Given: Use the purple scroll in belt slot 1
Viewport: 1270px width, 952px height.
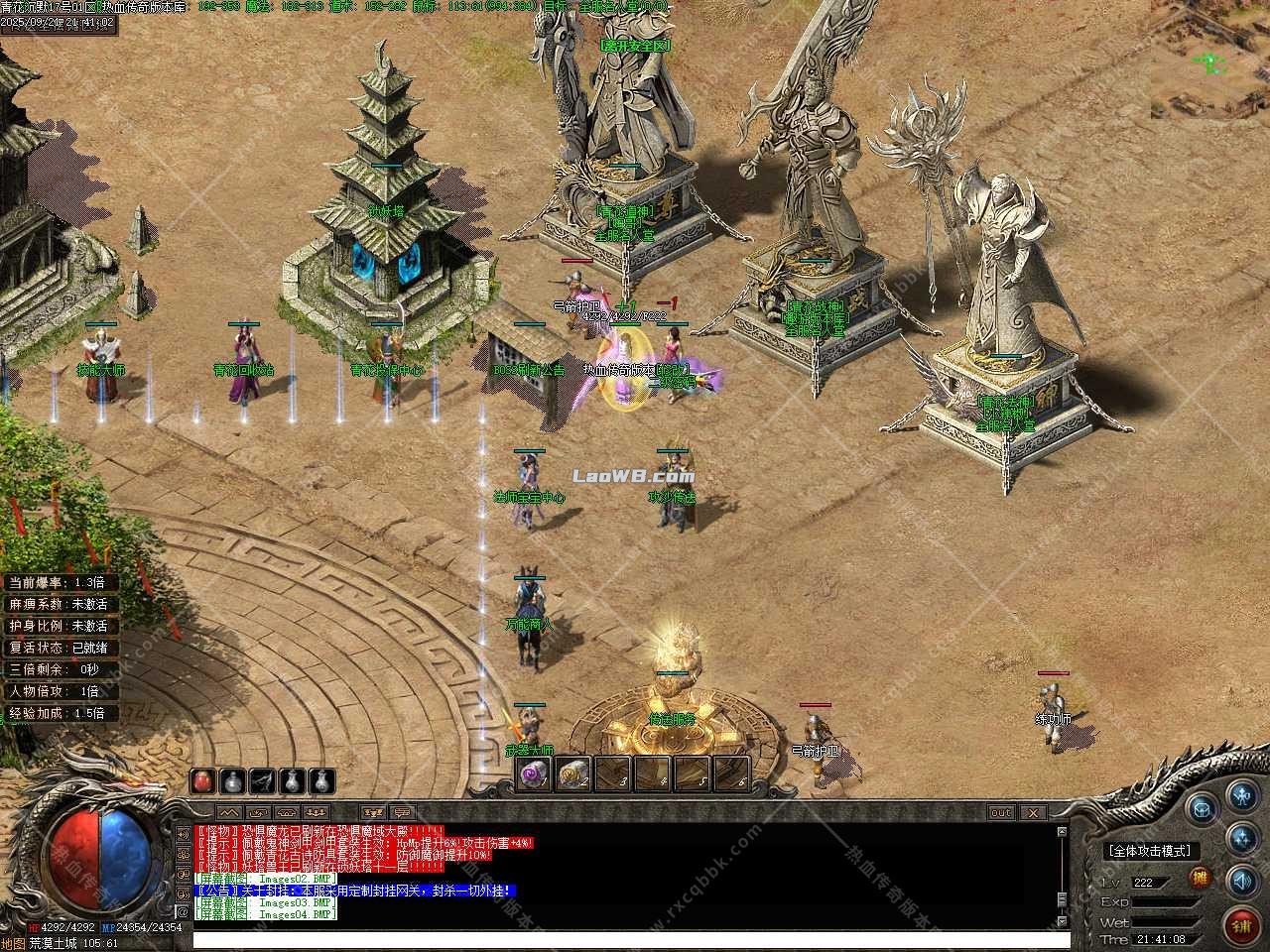Looking at the screenshot, I should [536, 774].
